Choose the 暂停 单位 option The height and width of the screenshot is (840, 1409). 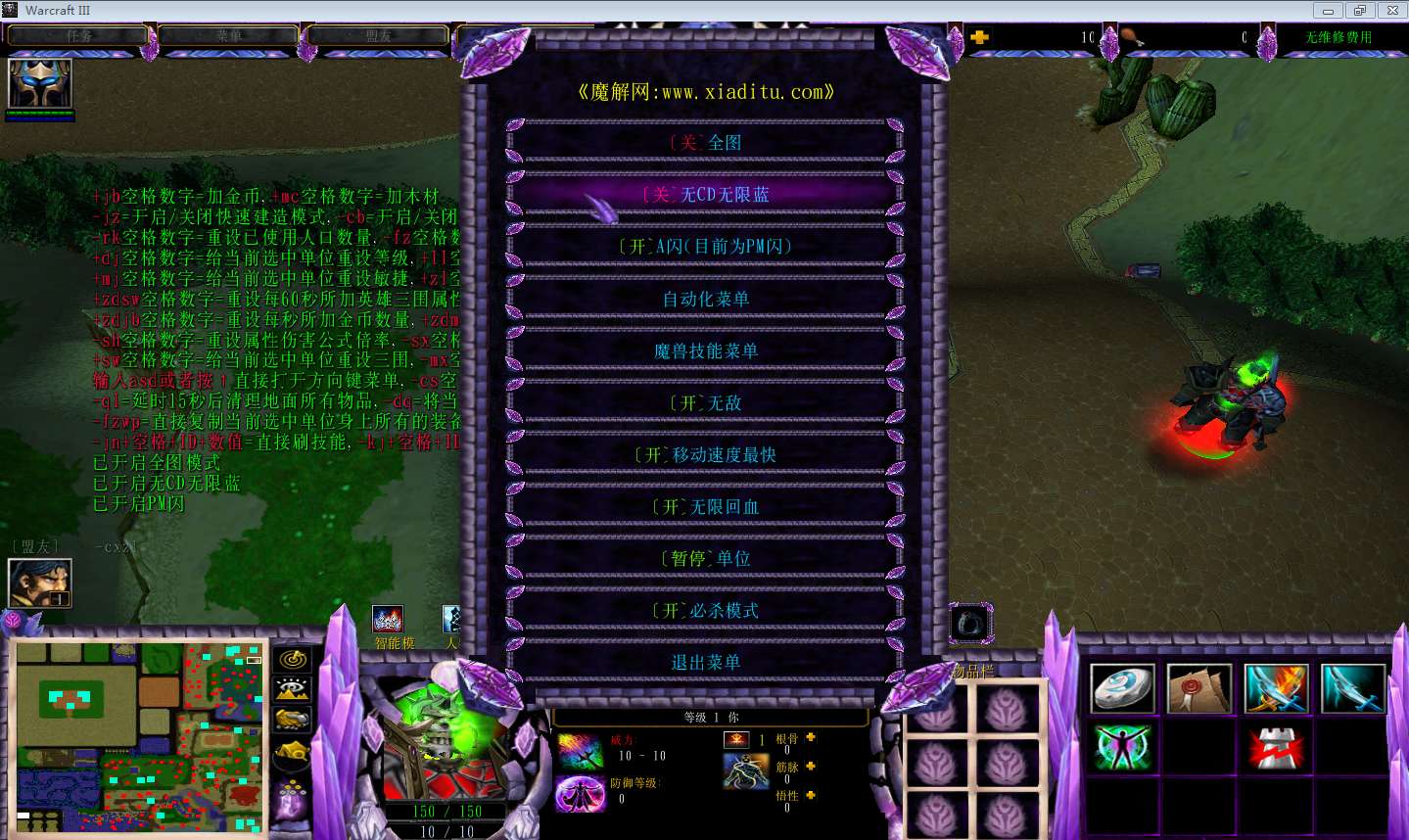705,558
